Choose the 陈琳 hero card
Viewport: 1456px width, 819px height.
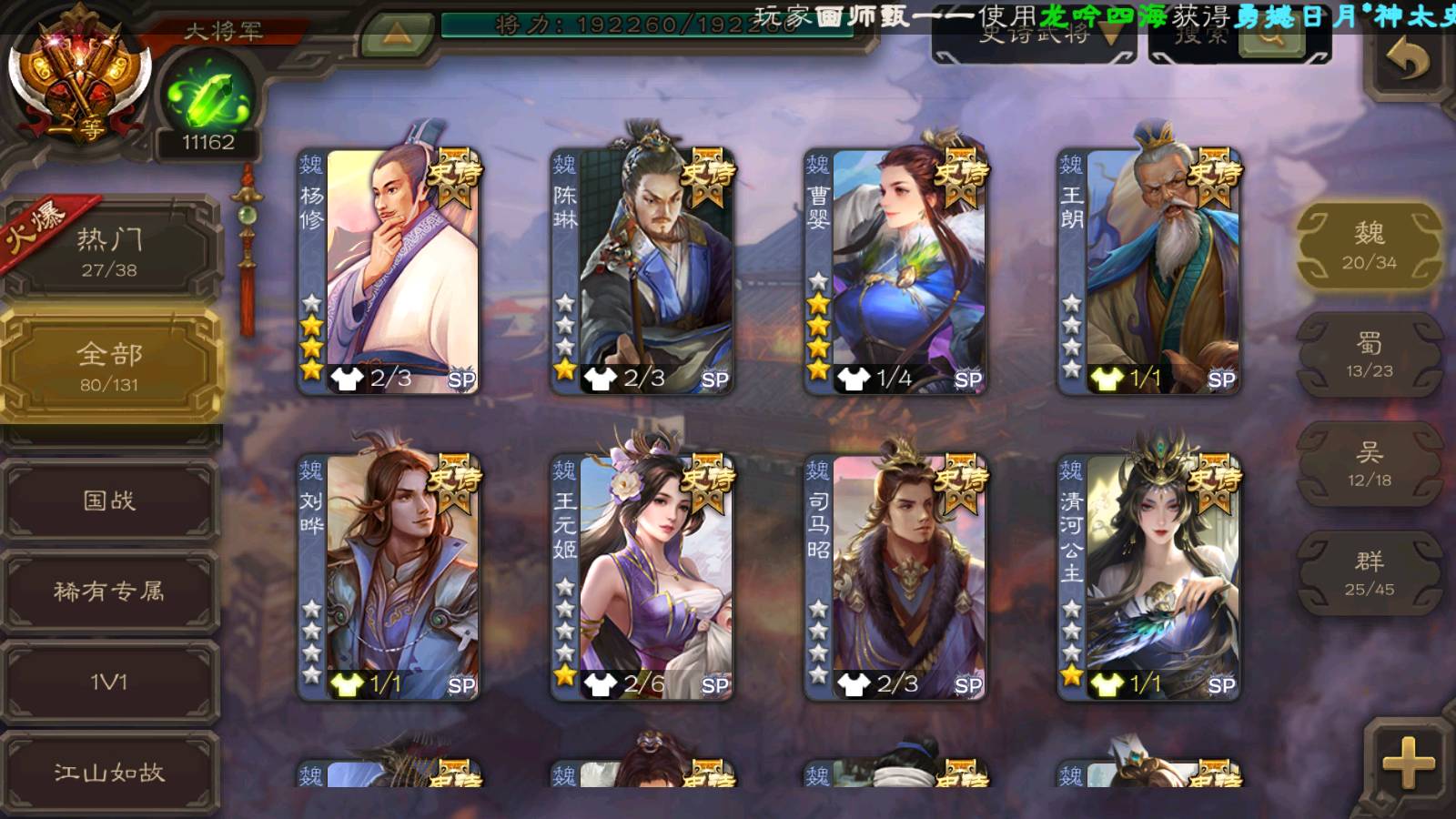pos(642,271)
